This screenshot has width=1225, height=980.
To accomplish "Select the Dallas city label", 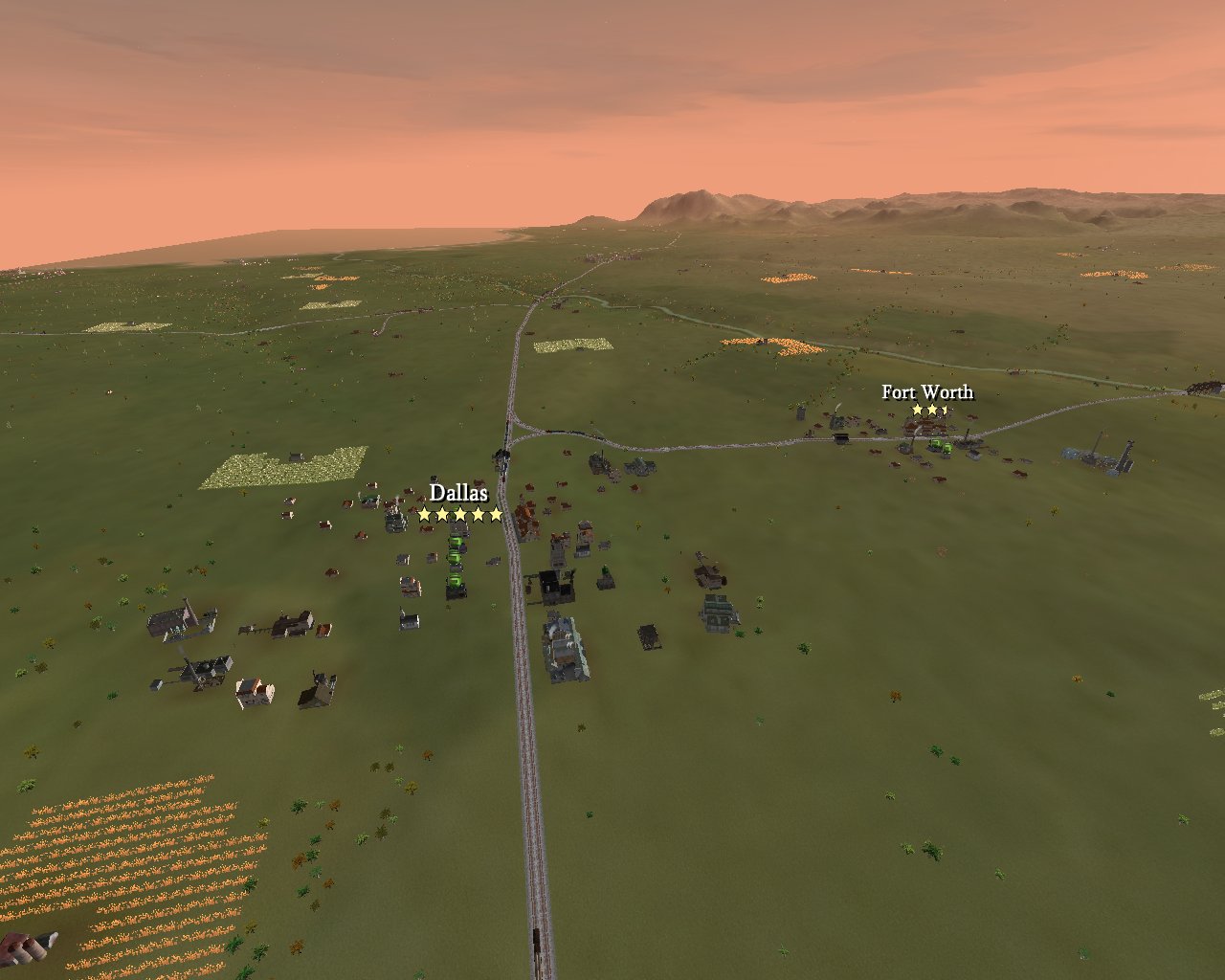I will click(458, 493).
